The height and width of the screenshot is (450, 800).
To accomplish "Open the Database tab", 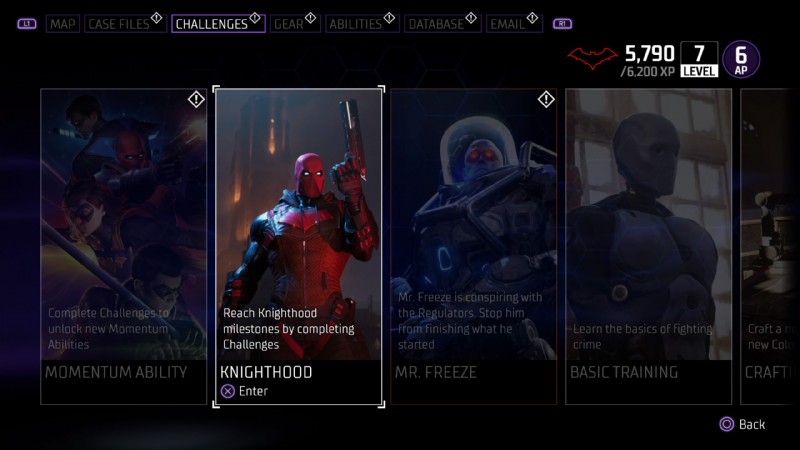I will click(x=436, y=23).
